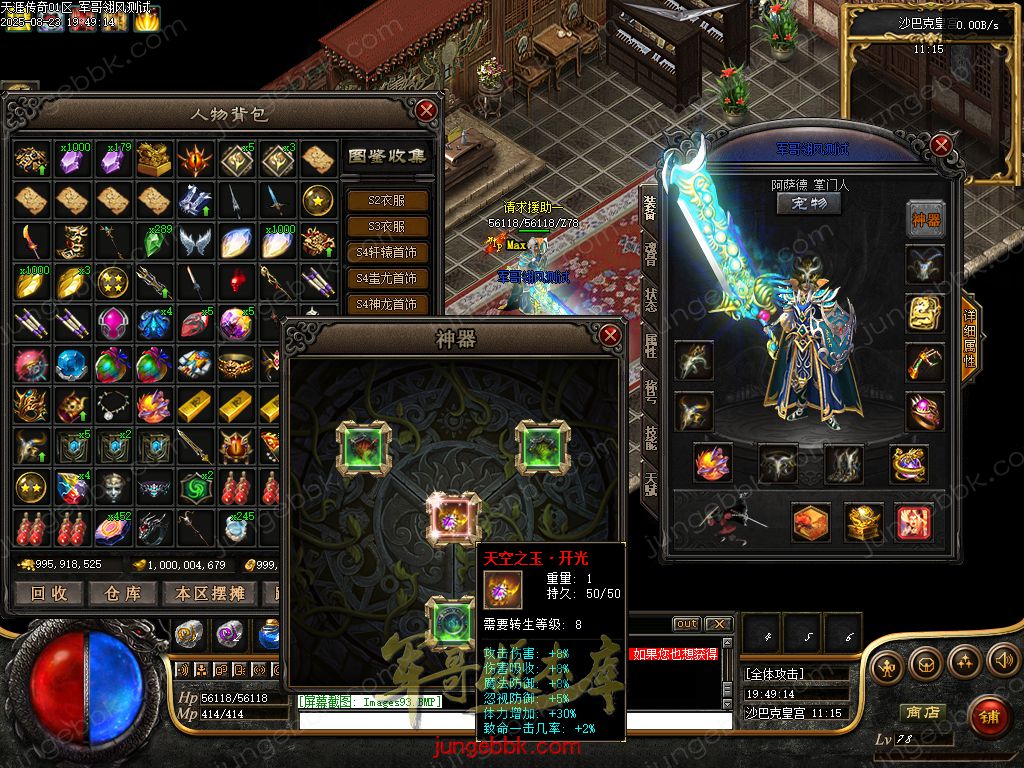Viewport: 1024px width, 768px height.
Task: Select the S2衣服 category
Action: pyautogui.click(x=386, y=201)
